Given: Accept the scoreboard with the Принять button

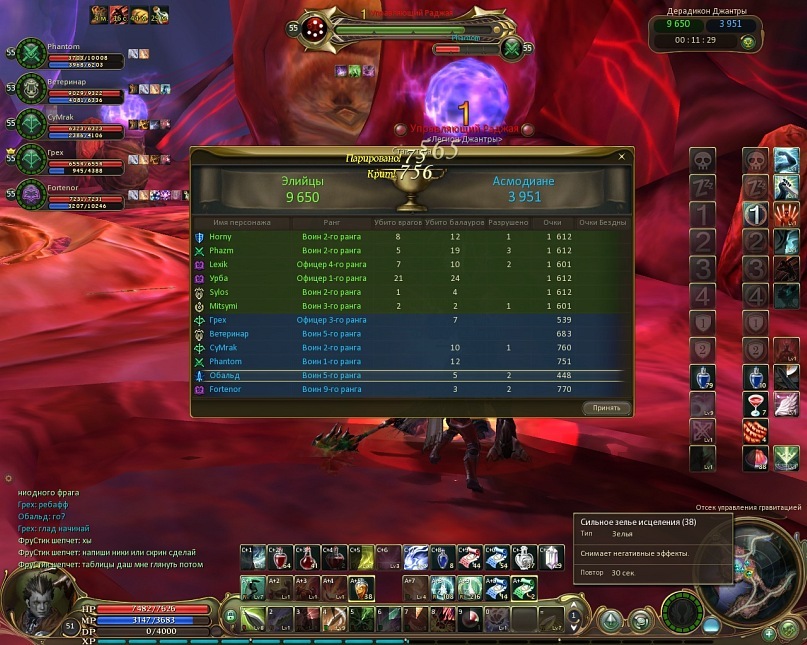Looking at the screenshot, I should click(606, 408).
